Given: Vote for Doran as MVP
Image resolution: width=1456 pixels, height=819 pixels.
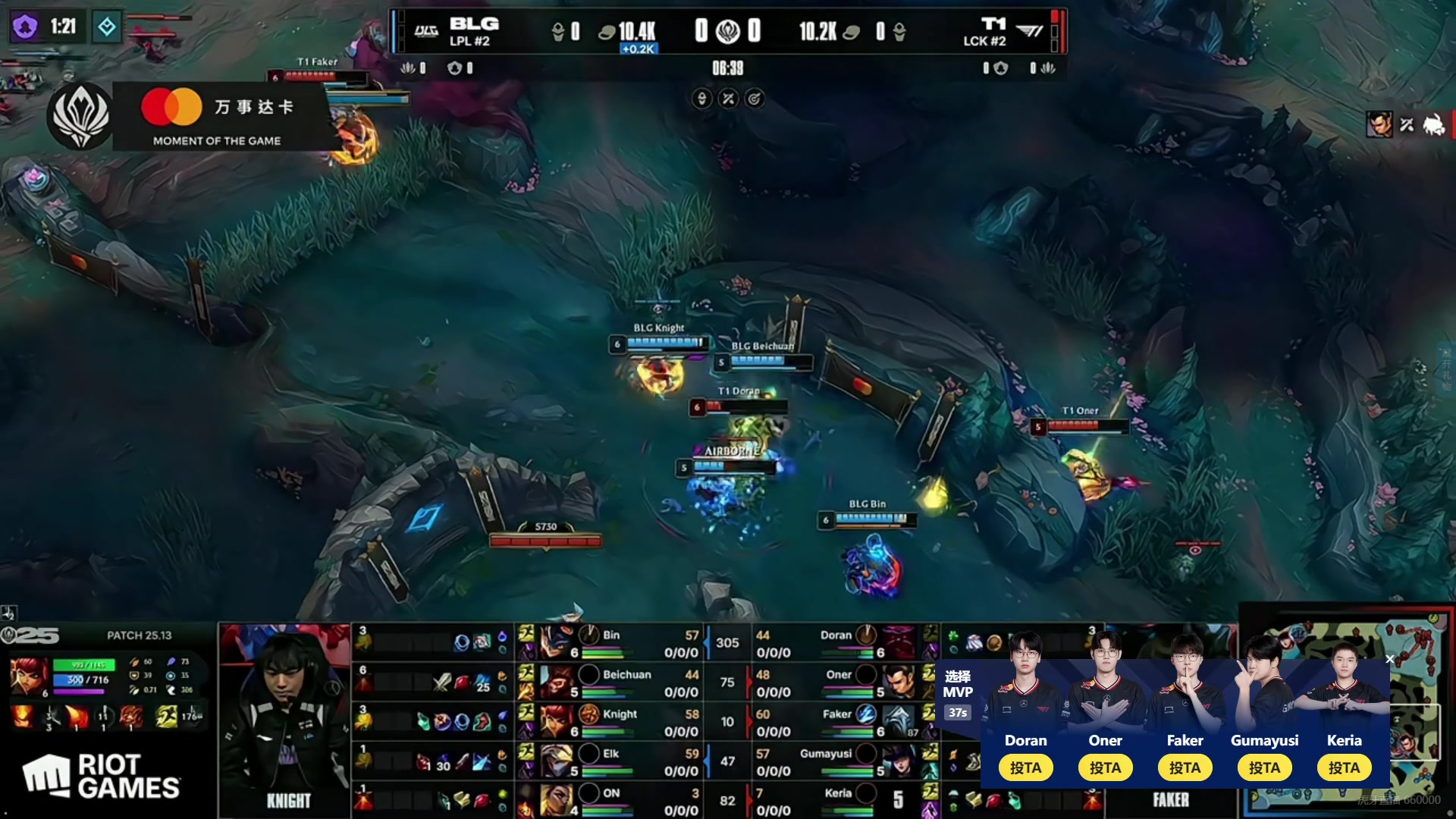Looking at the screenshot, I should (x=1025, y=767).
